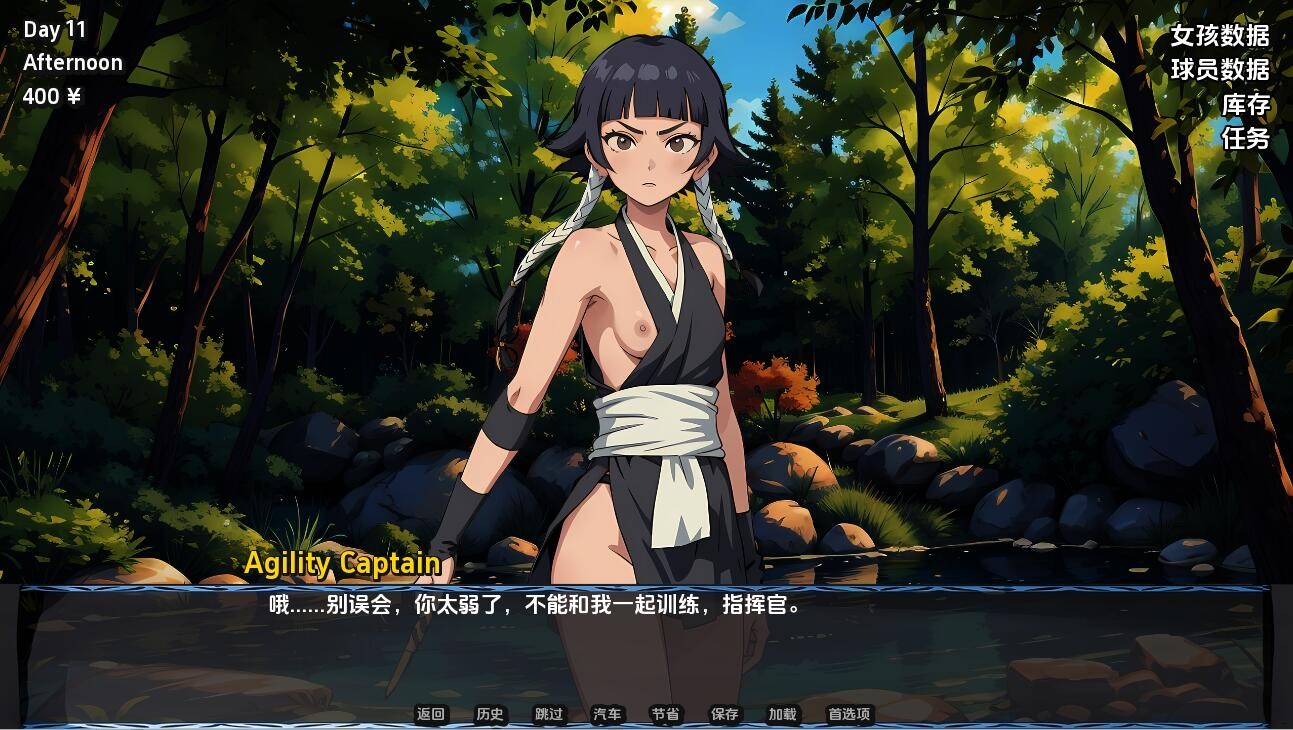Open the 库存 inventory
The image size is (1293, 730).
[x=1245, y=105]
